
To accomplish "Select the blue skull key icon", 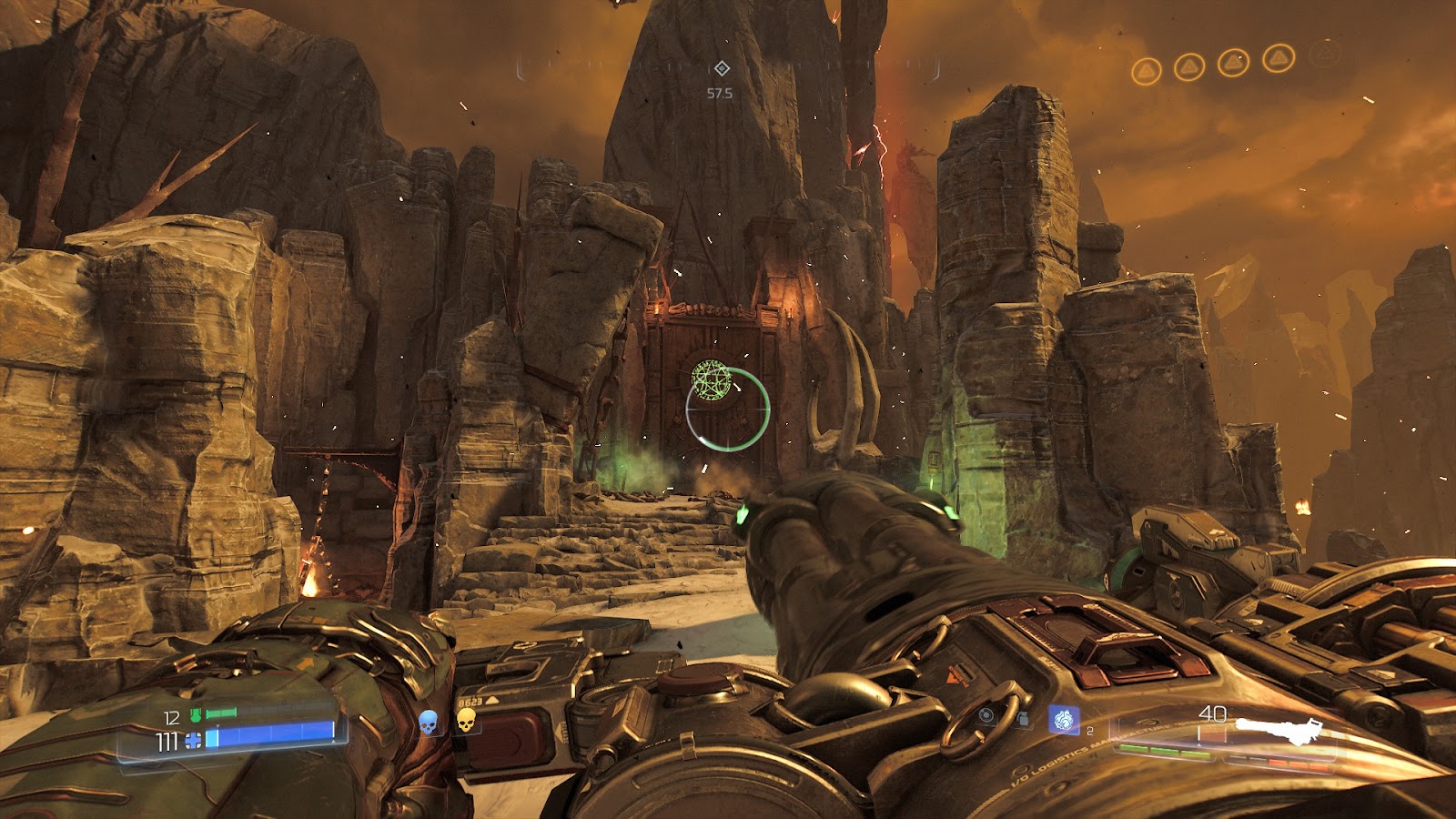I will pos(429,723).
